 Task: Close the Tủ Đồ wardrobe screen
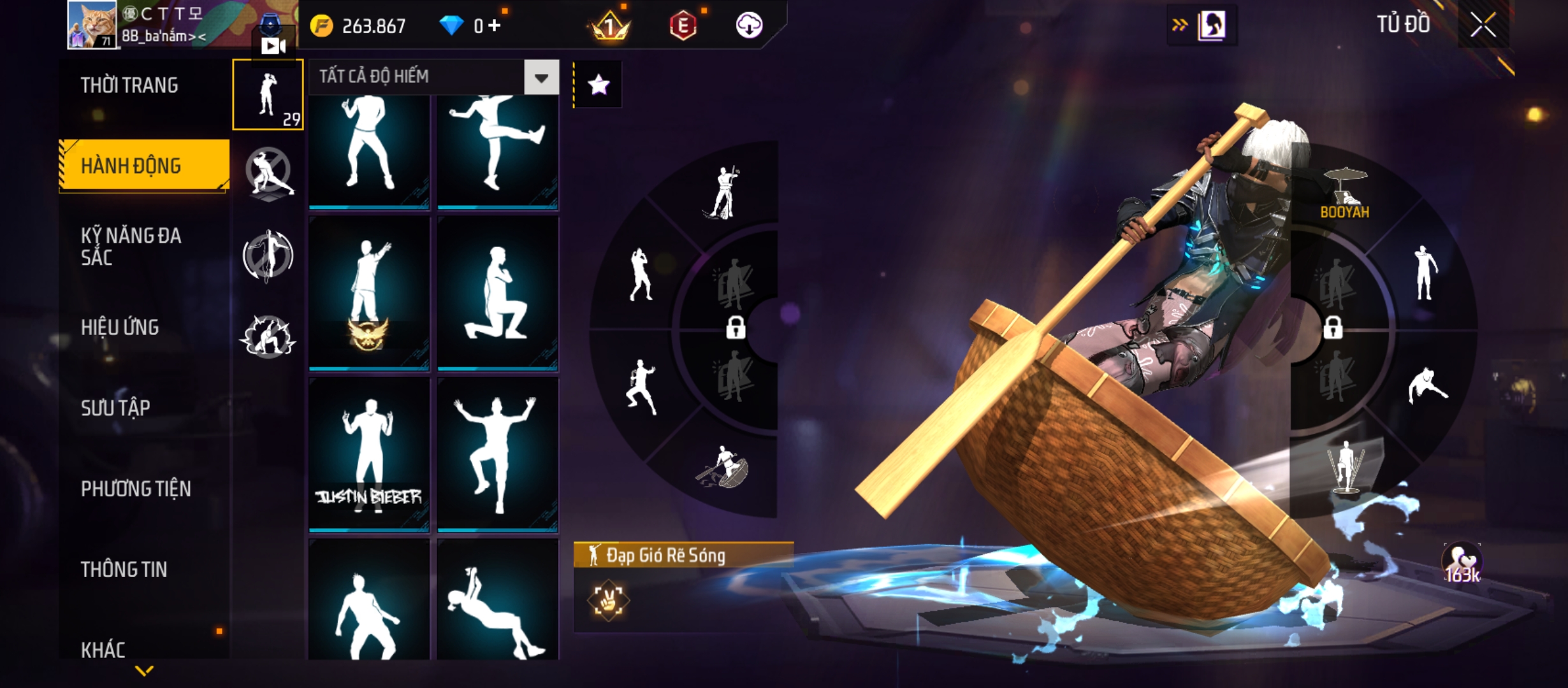[x=1483, y=25]
